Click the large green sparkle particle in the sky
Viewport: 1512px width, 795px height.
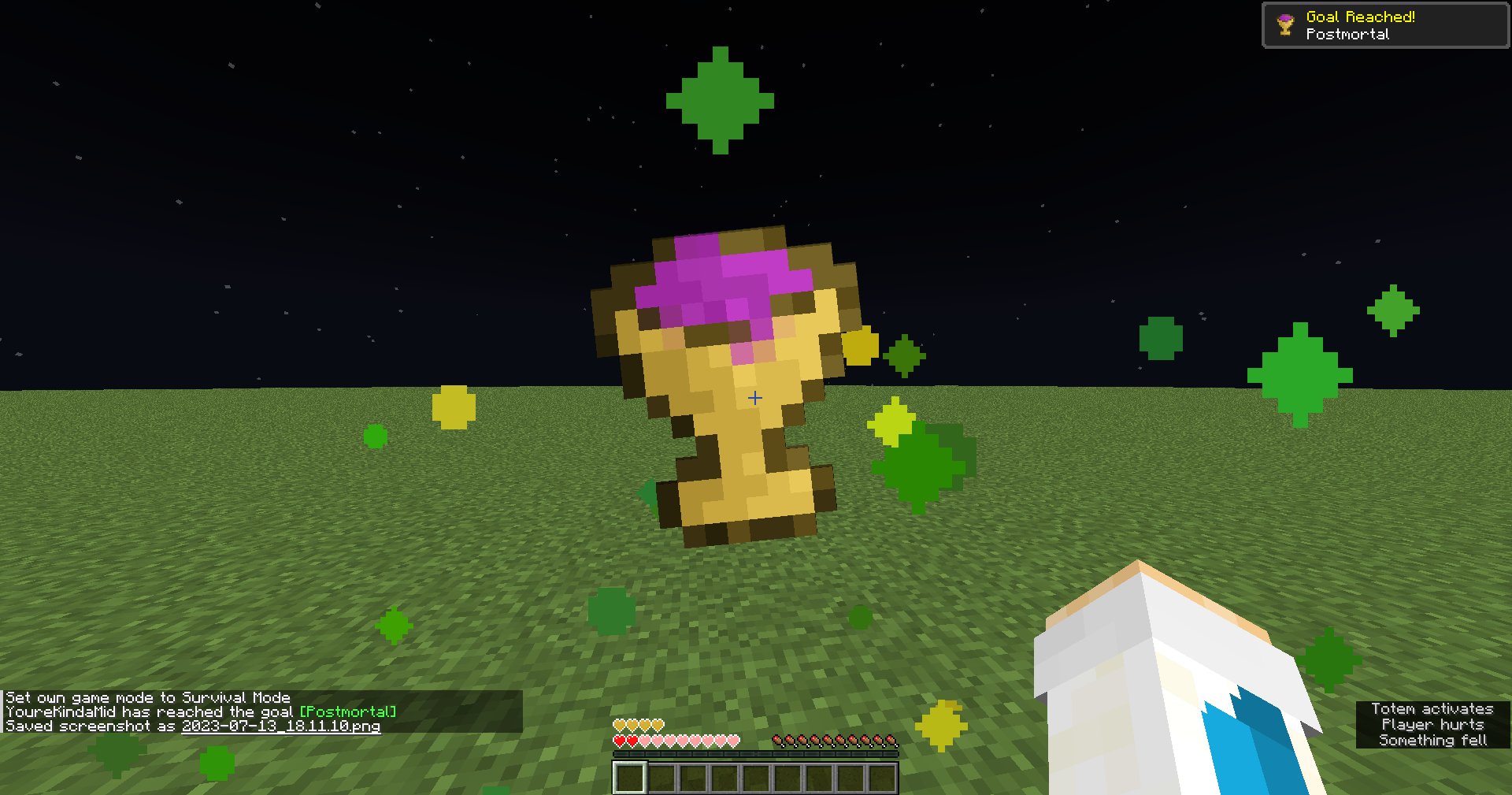tap(719, 101)
